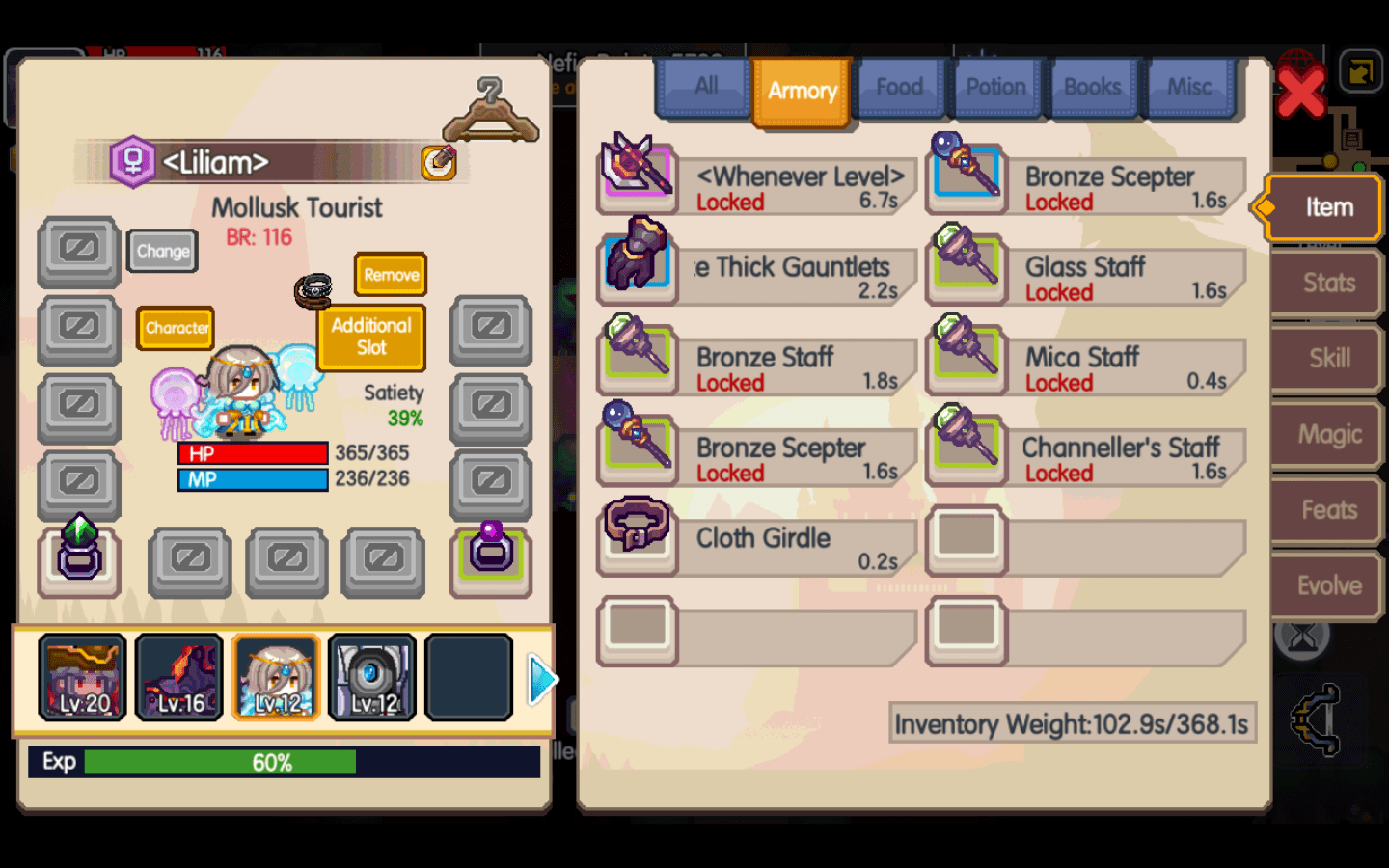The width and height of the screenshot is (1389, 868).
Task: Toggle the female gender symbol near character name
Action: click(134, 162)
